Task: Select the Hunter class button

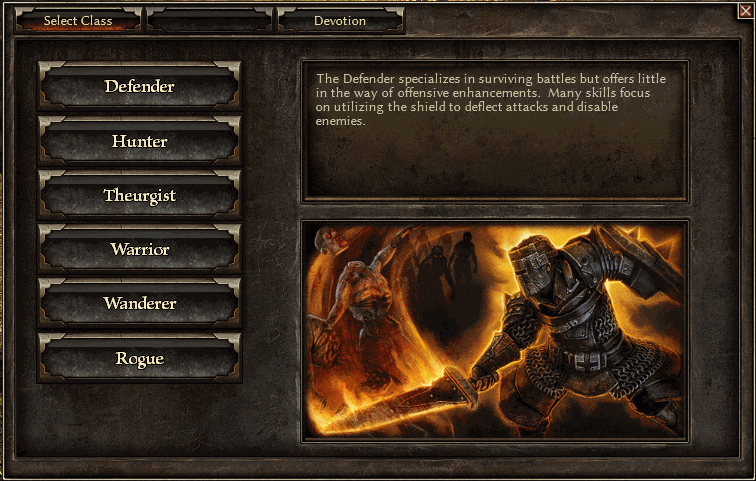Action: point(139,142)
